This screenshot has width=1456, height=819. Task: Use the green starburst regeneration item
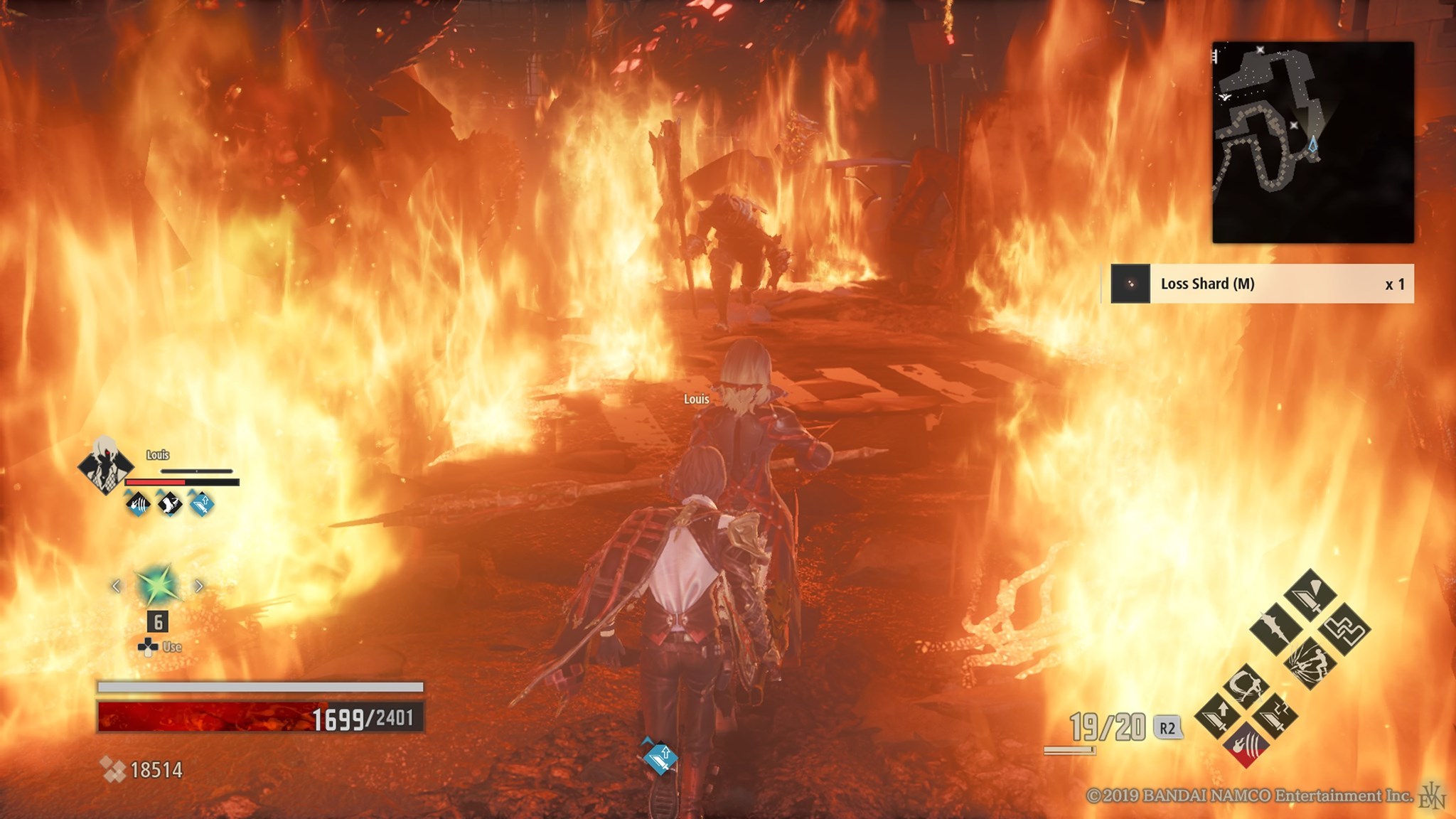(x=157, y=586)
